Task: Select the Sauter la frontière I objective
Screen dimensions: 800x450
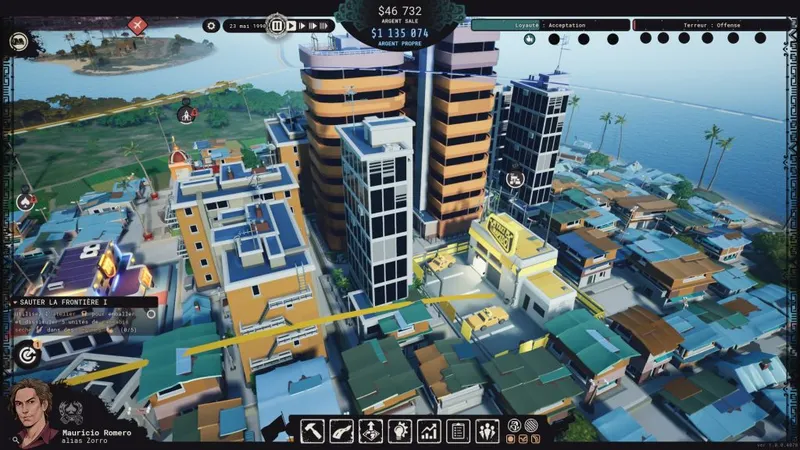Action: (82, 301)
